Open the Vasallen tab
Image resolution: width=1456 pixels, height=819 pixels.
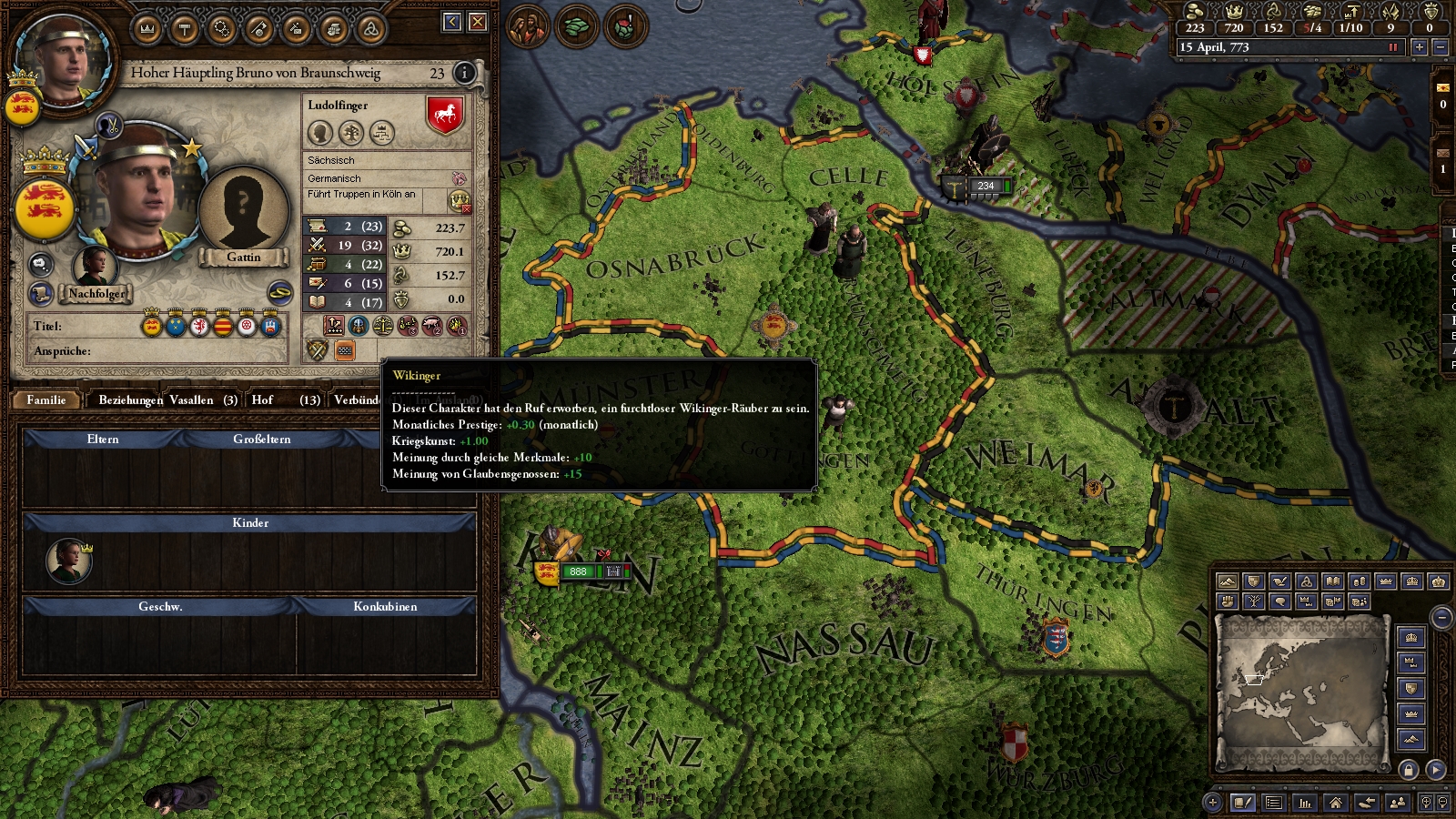(x=203, y=399)
